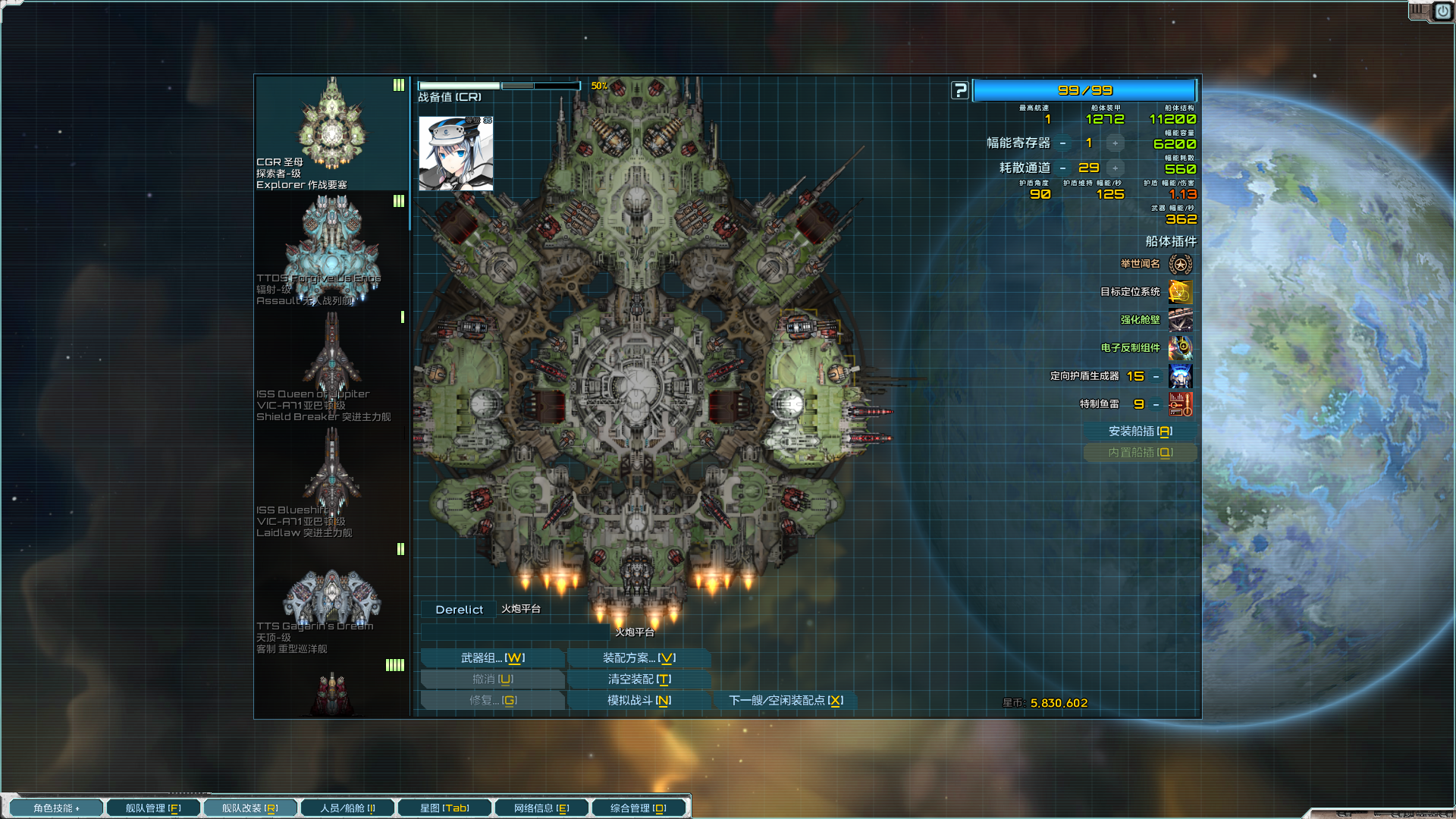
Task: Open 角色技能 character skills tab
Action: click(56, 808)
